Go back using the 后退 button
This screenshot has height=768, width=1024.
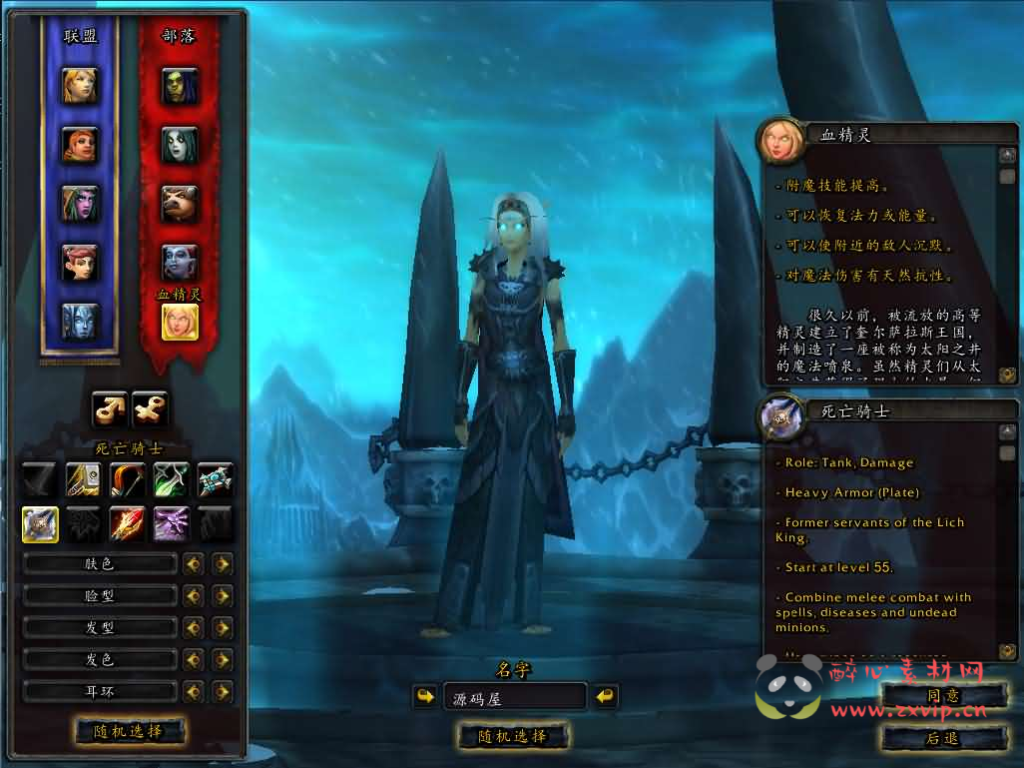943,738
